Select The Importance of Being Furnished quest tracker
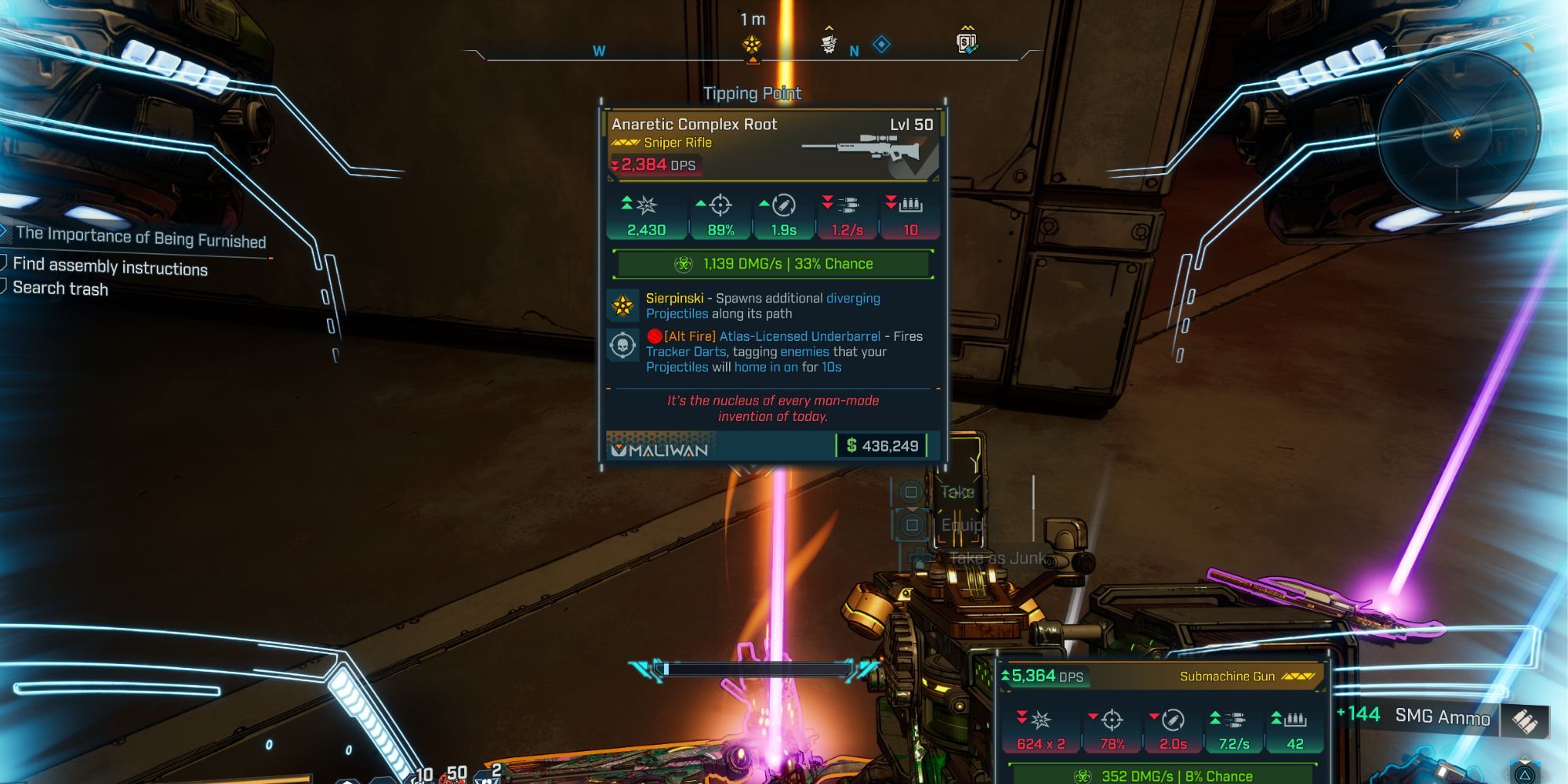1568x784 pixels. point(141,237)
